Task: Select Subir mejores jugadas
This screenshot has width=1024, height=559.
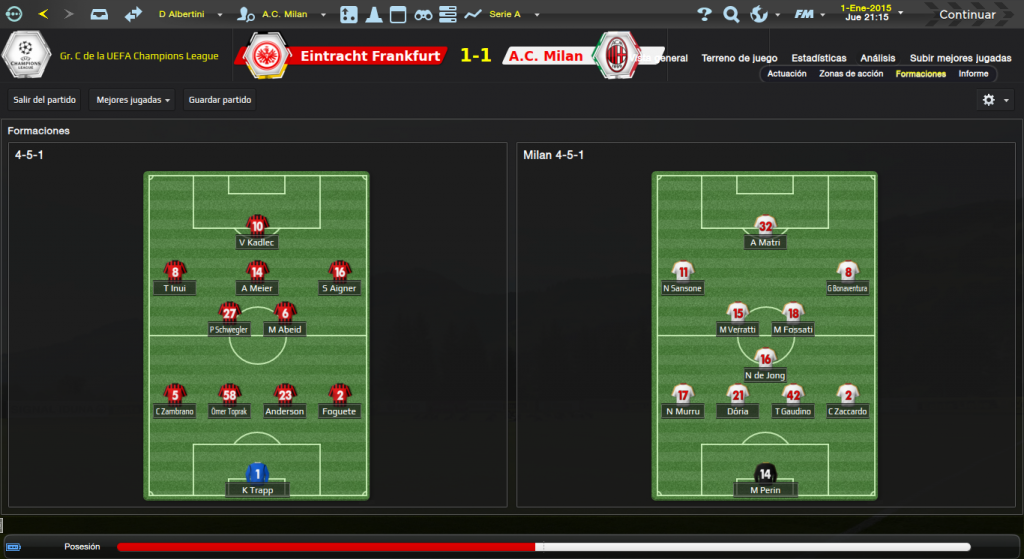Action: pyautogui.click(x=960, y=58)
